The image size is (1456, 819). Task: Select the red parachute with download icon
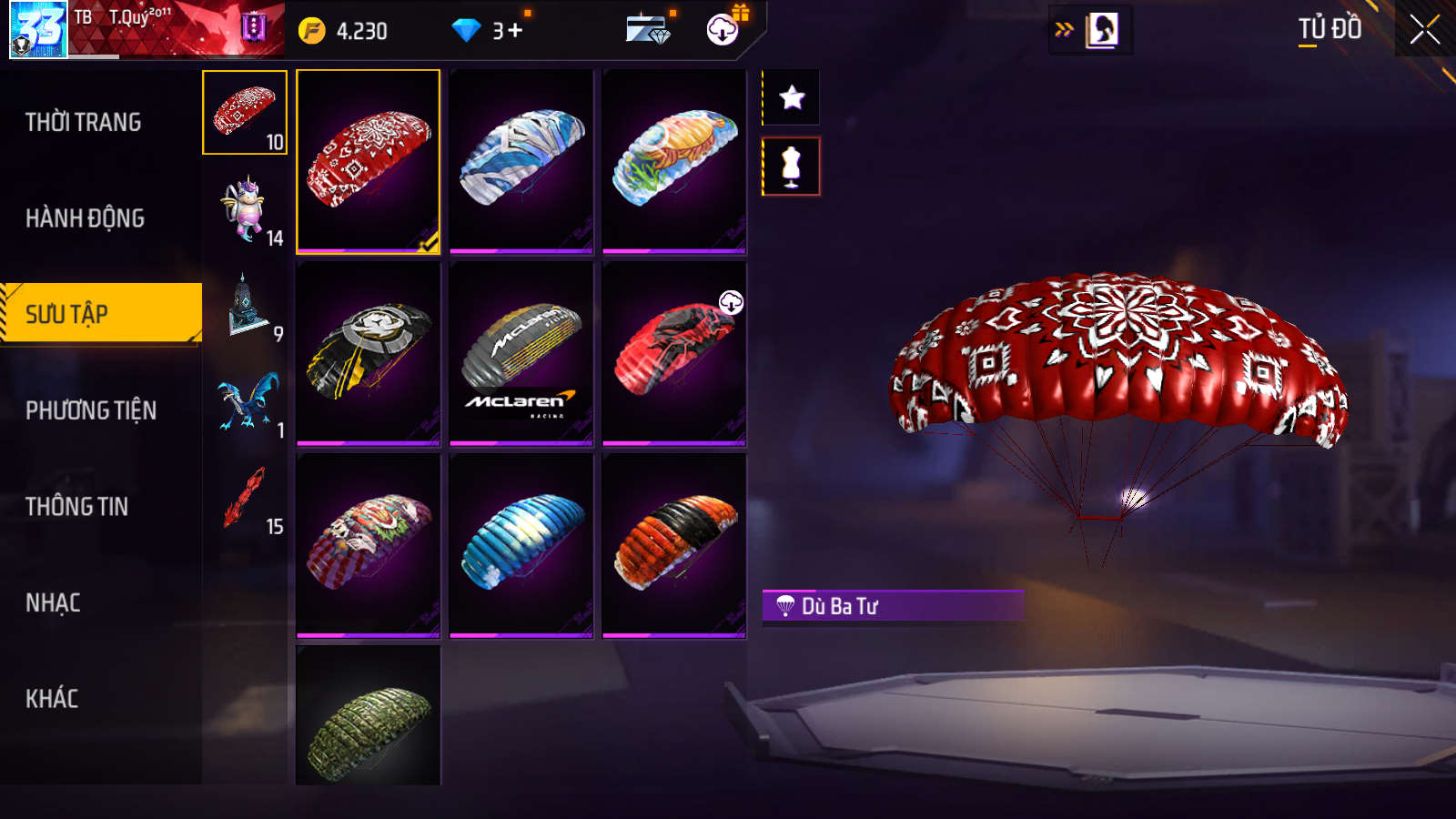tap(674, 354)
